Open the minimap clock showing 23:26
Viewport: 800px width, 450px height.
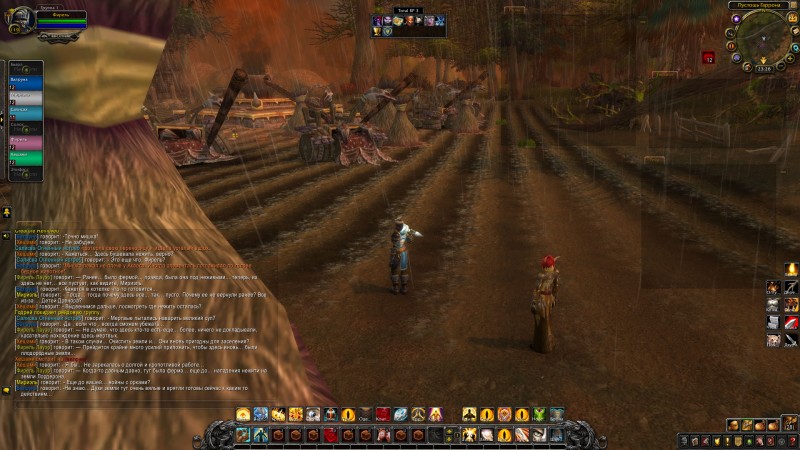click(x=764, y=68)
